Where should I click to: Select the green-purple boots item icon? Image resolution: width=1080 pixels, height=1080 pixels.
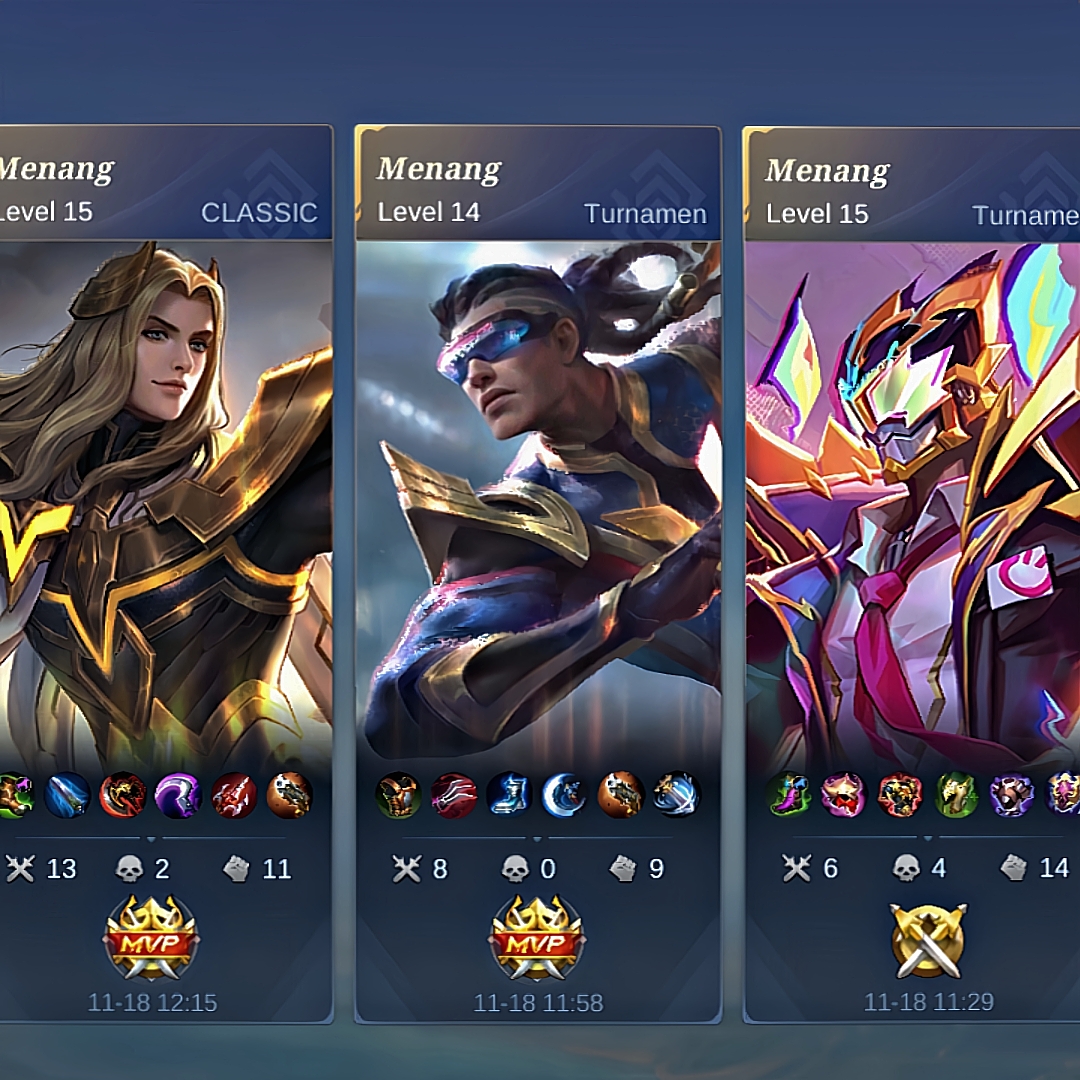[x=789, y=795]
